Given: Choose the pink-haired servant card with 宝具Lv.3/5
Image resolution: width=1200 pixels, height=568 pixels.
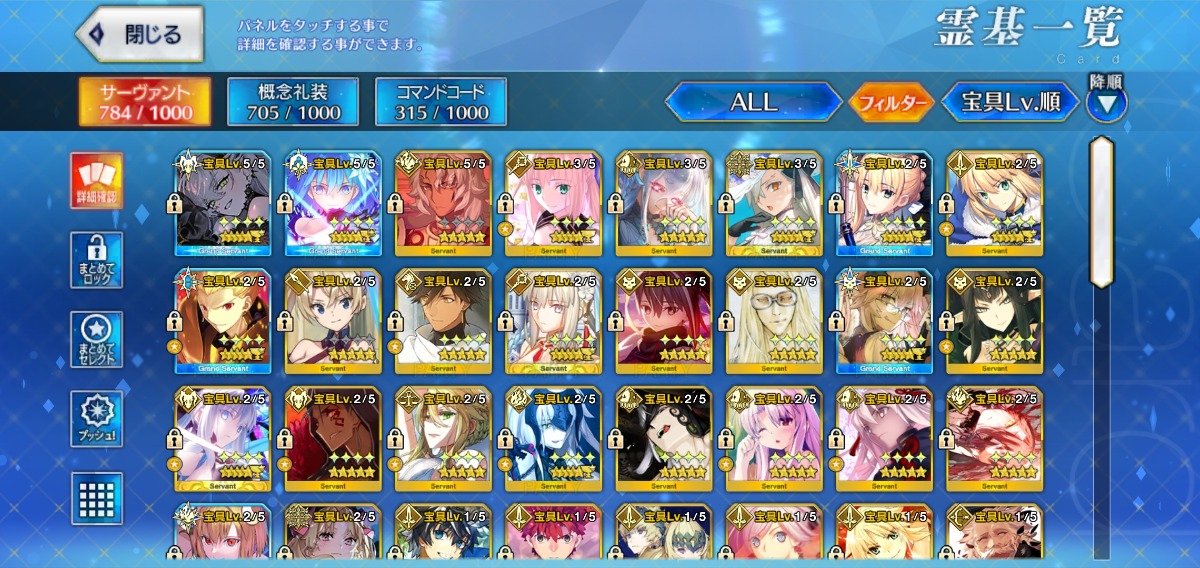Looking at the screenshot, I should (x=553, y=203).
